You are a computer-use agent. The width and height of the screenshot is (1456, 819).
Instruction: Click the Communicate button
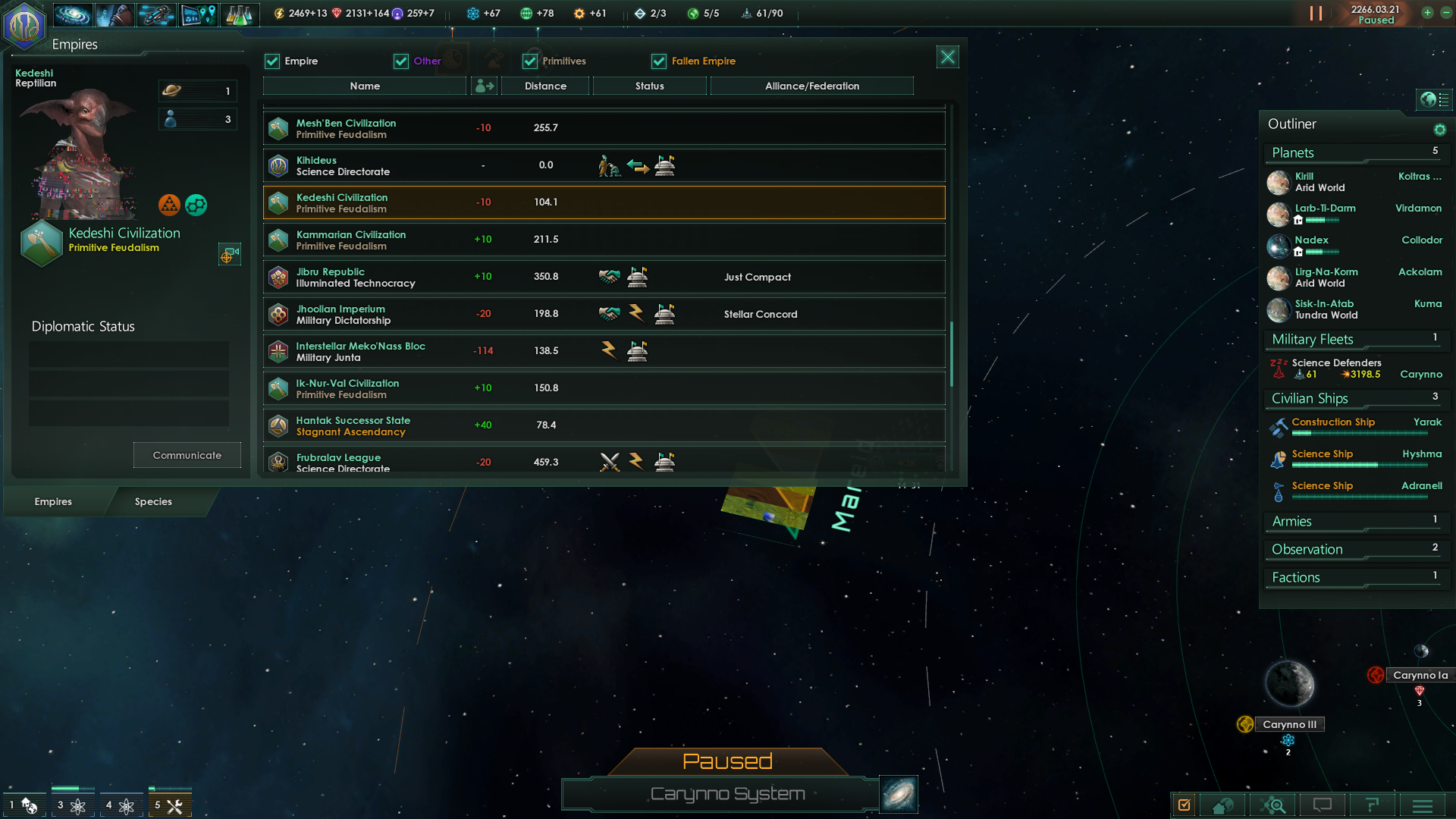coord(187,454)
